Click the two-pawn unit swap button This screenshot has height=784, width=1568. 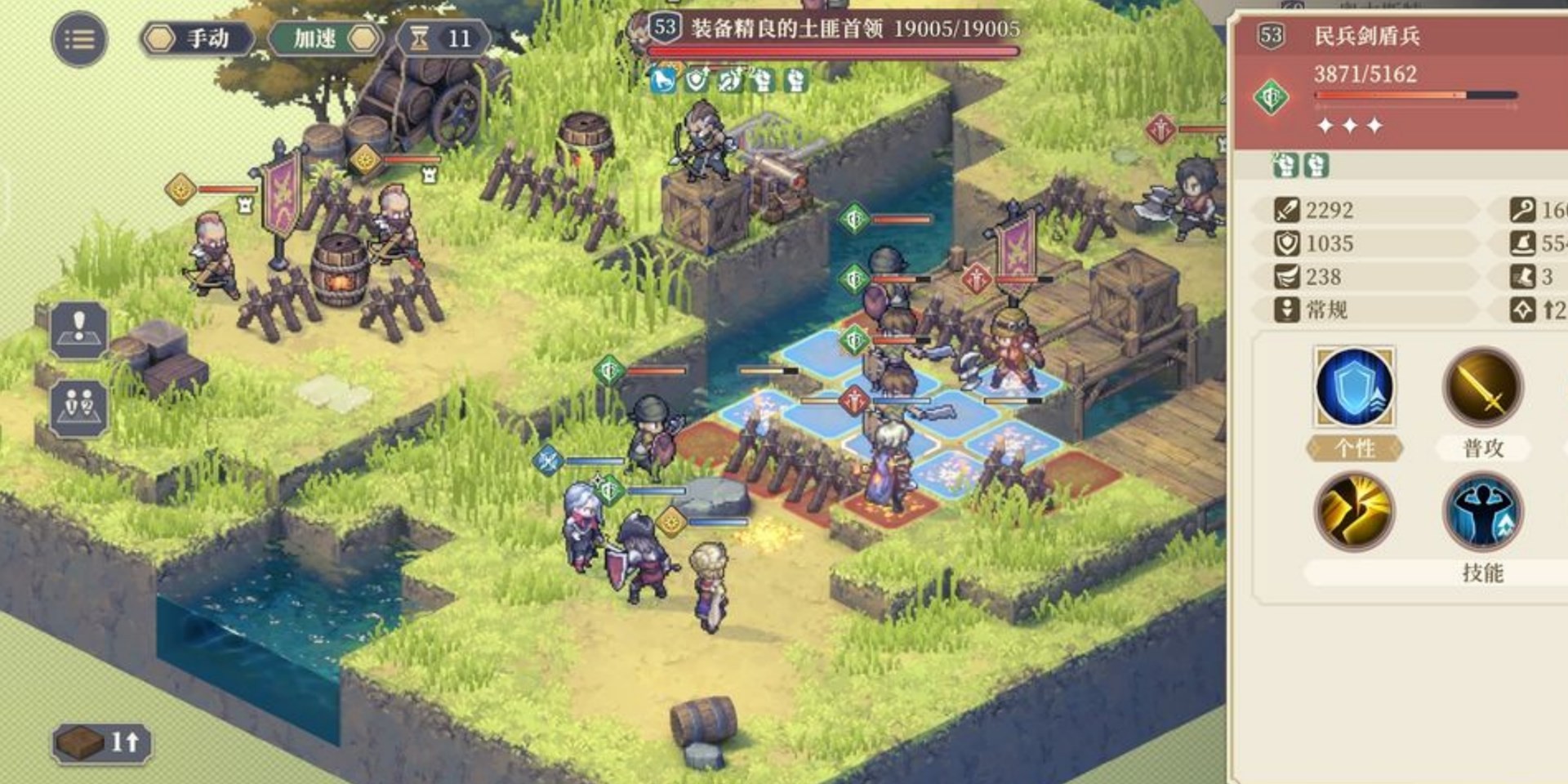click(x=79, y=406)
